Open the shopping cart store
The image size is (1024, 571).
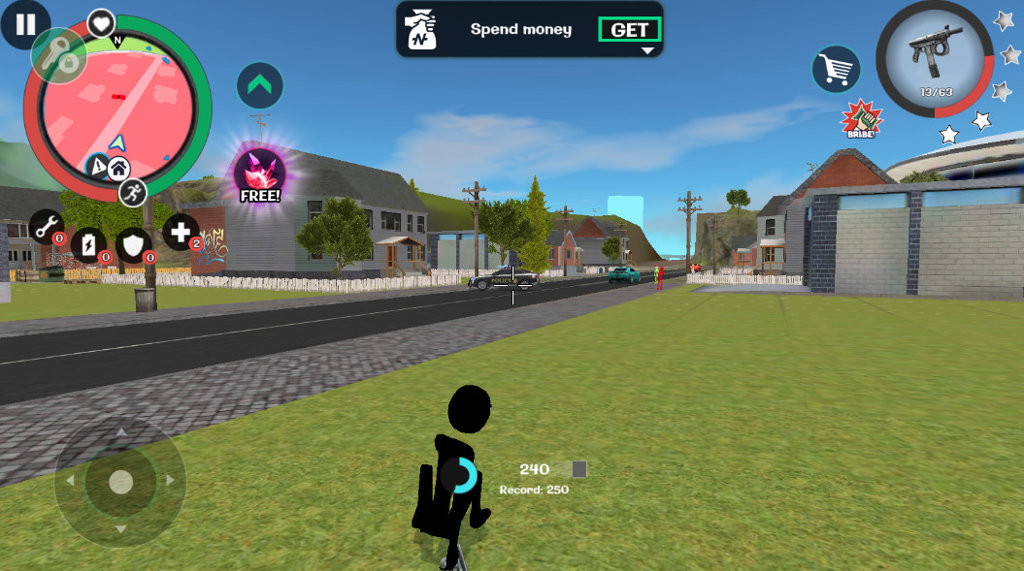click(836, 69)
